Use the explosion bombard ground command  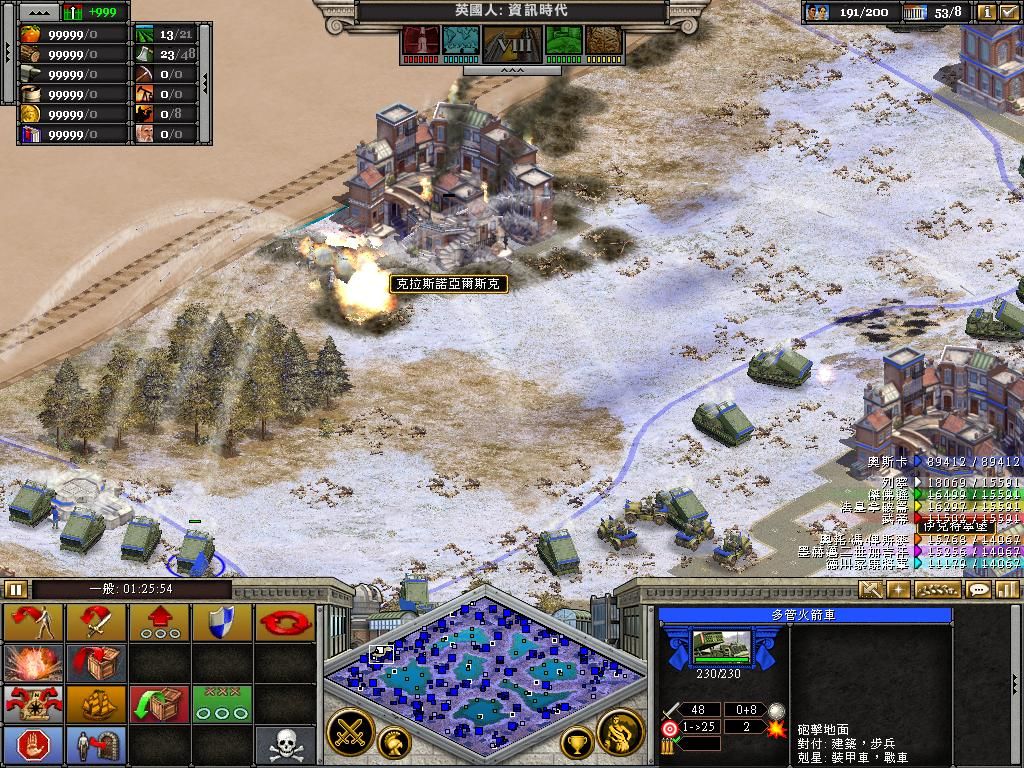pyautogui.click(x=33, y=662)
